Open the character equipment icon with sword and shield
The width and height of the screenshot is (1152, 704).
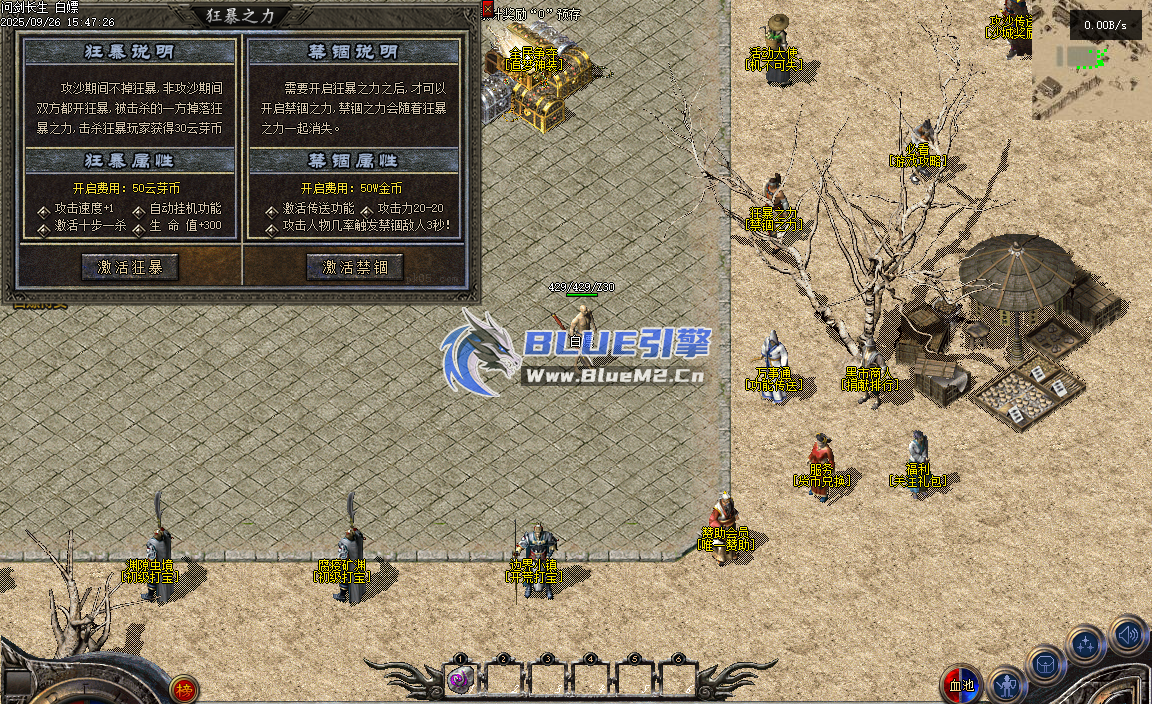[x=1006, y=686]
